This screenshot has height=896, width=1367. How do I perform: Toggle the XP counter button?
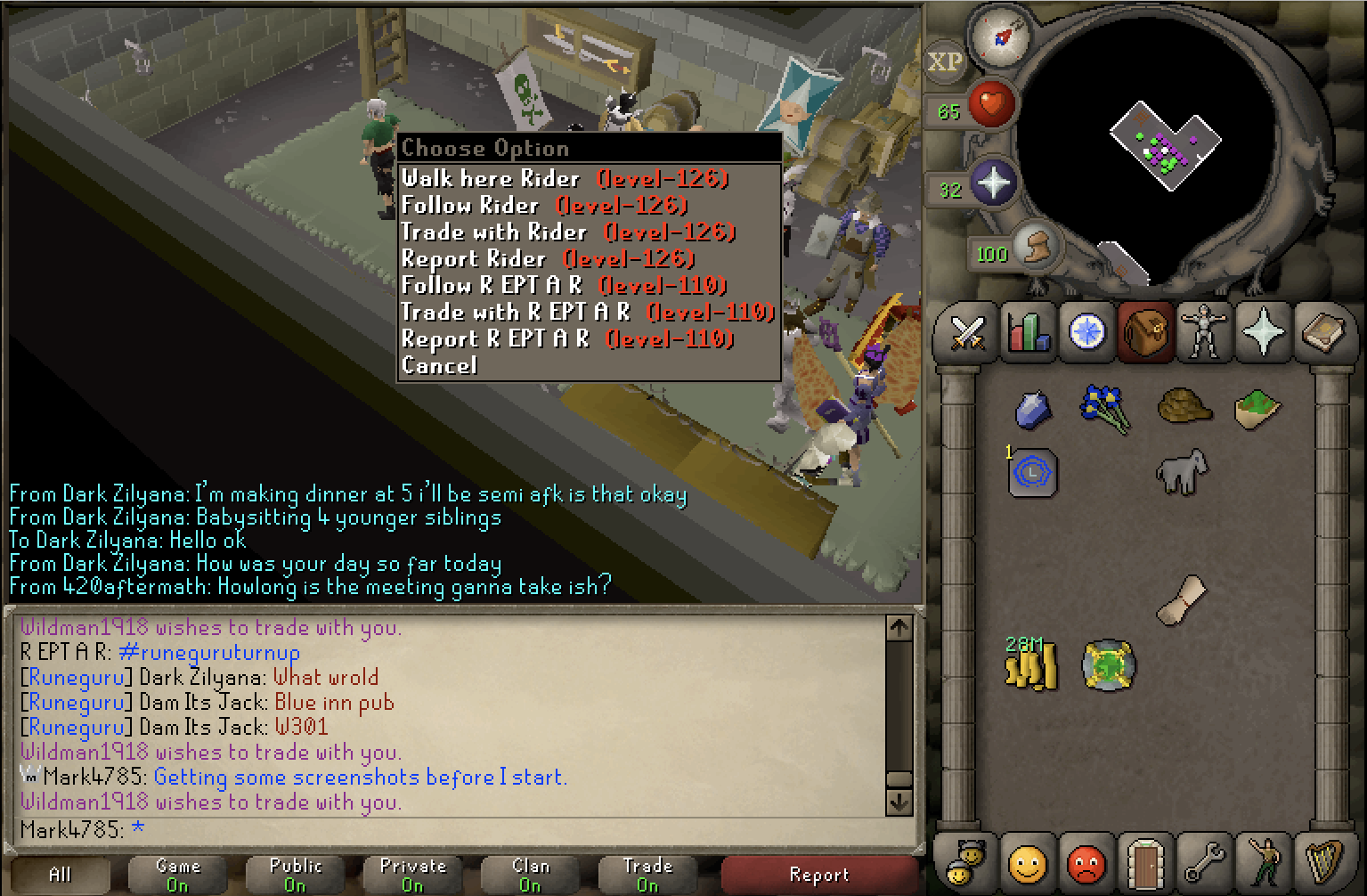click(x=945, y=62)
